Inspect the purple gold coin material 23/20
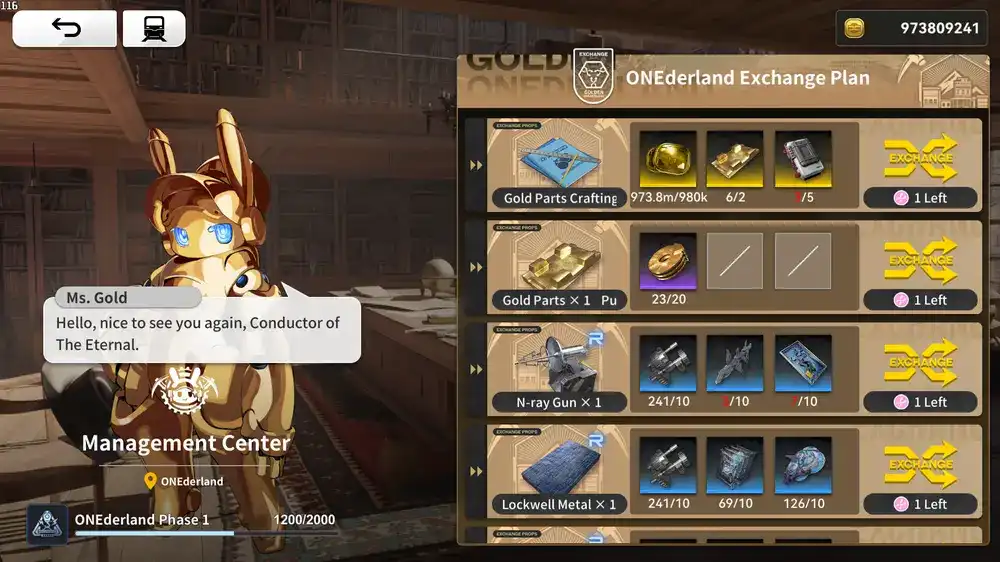The height and width of the screenshot is (562, 1000). pos(668,261)
